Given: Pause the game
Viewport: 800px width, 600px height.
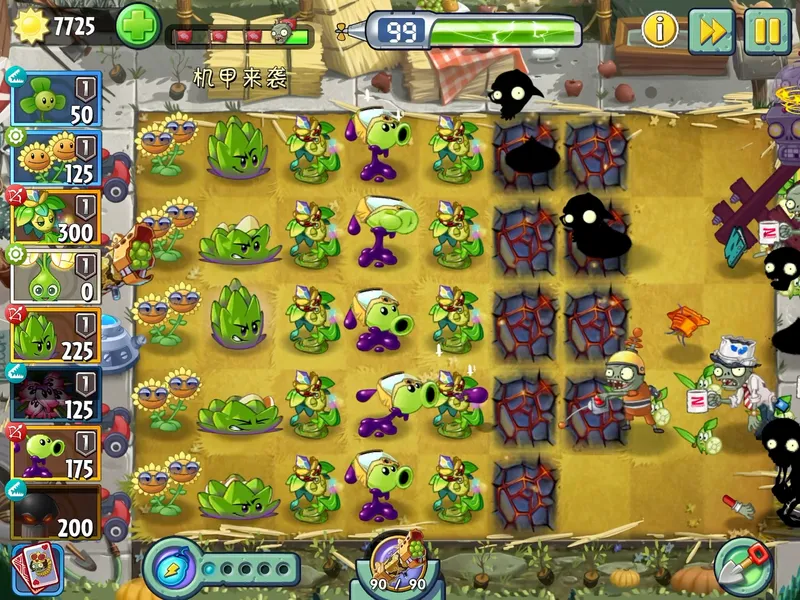Looking at the screenshot, I should pyautogui.click(x=767, y=31).
